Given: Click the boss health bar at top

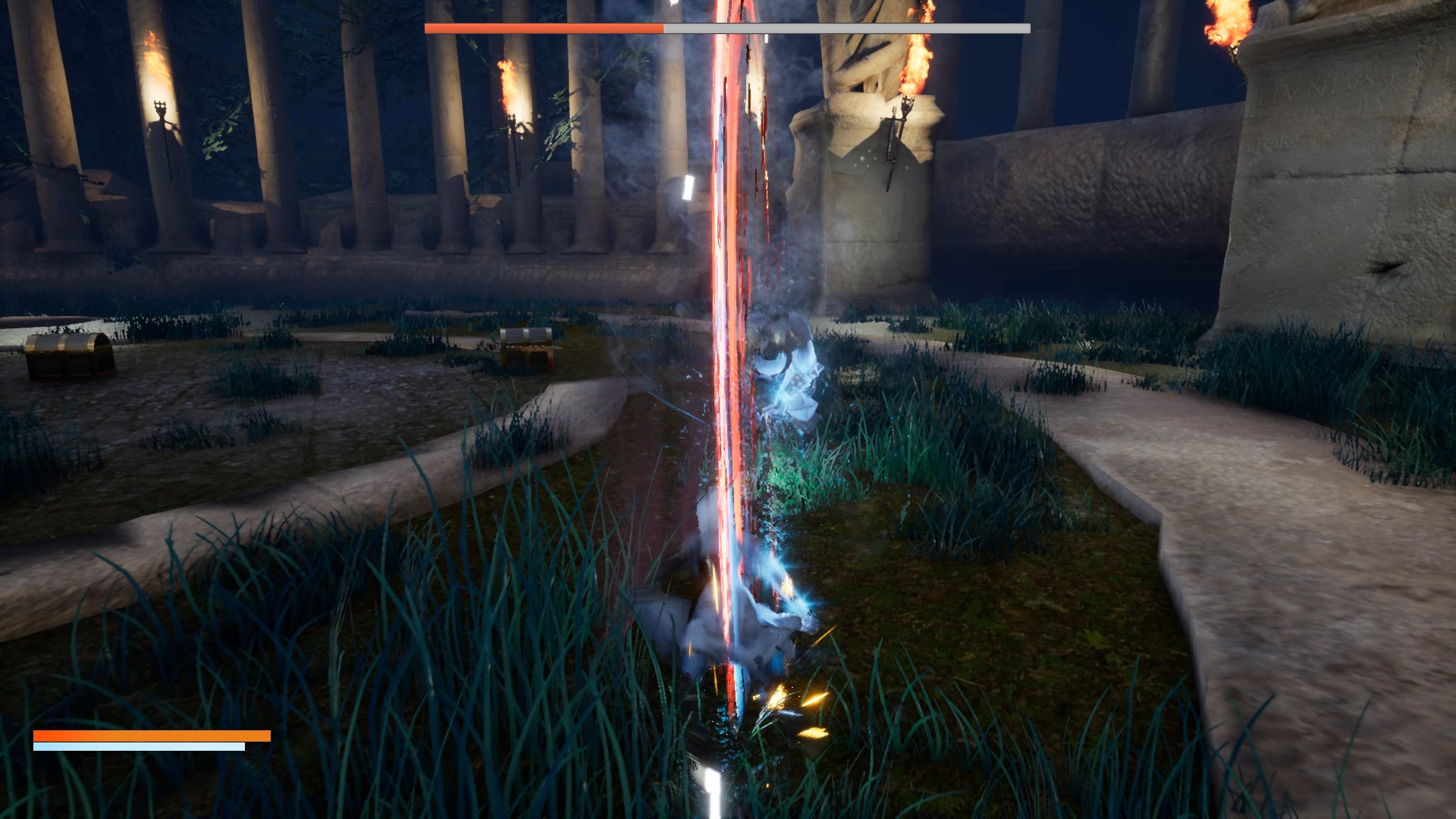Looking at the screenshot, I should pos(728,27).
